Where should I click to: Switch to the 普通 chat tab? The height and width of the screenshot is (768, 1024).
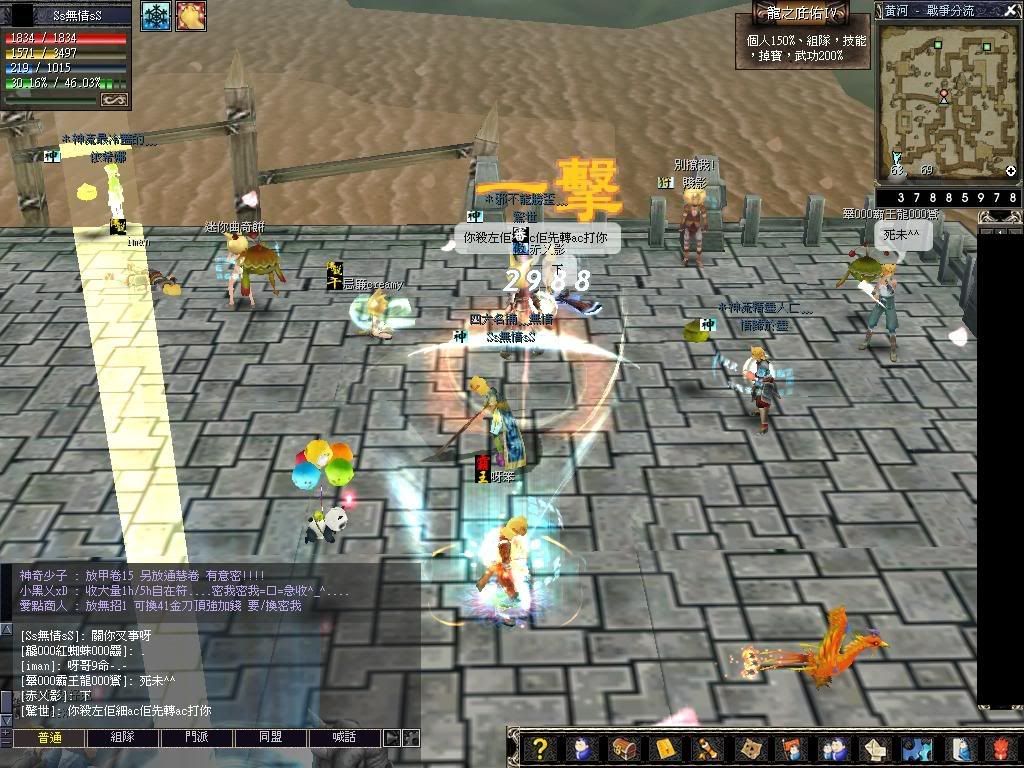pyautogui.click(x=50, y=737)
